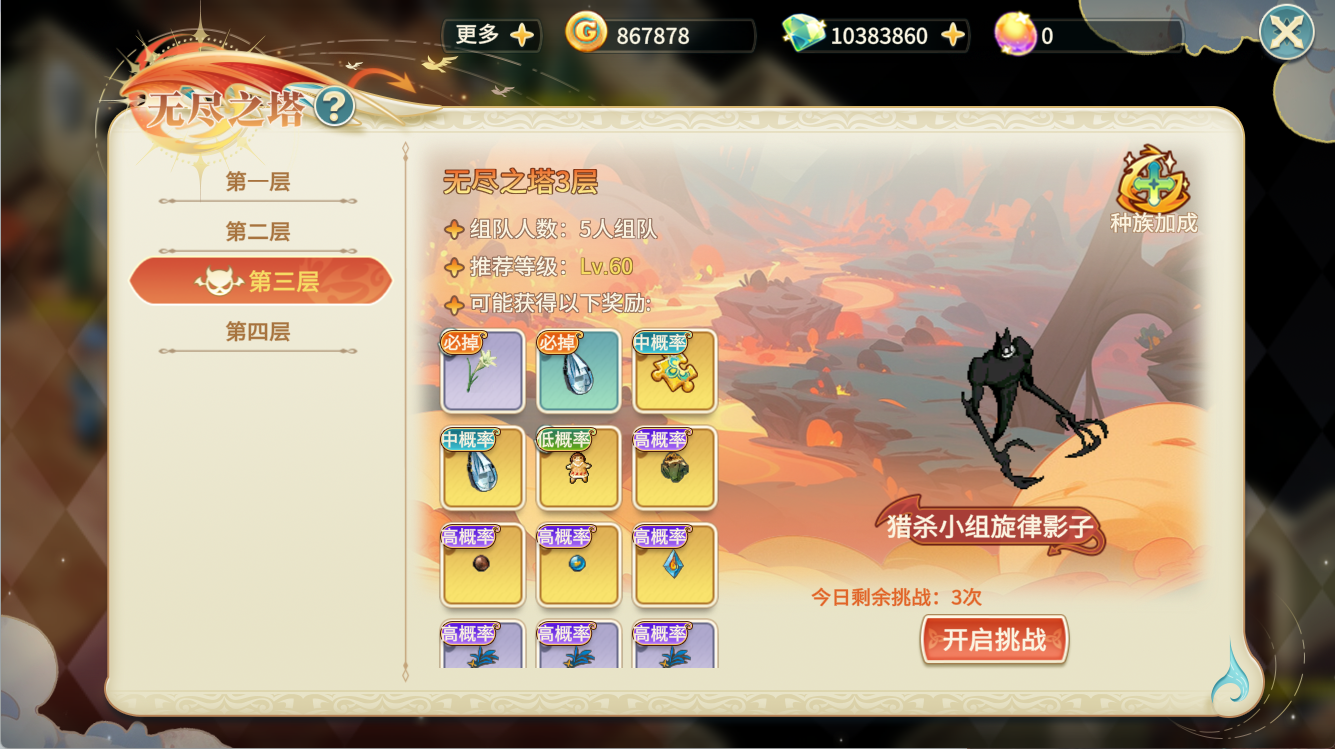View the blue-orange gem reward slot
This screenshot has height=749, width=1335.
(x=675, y=565)
